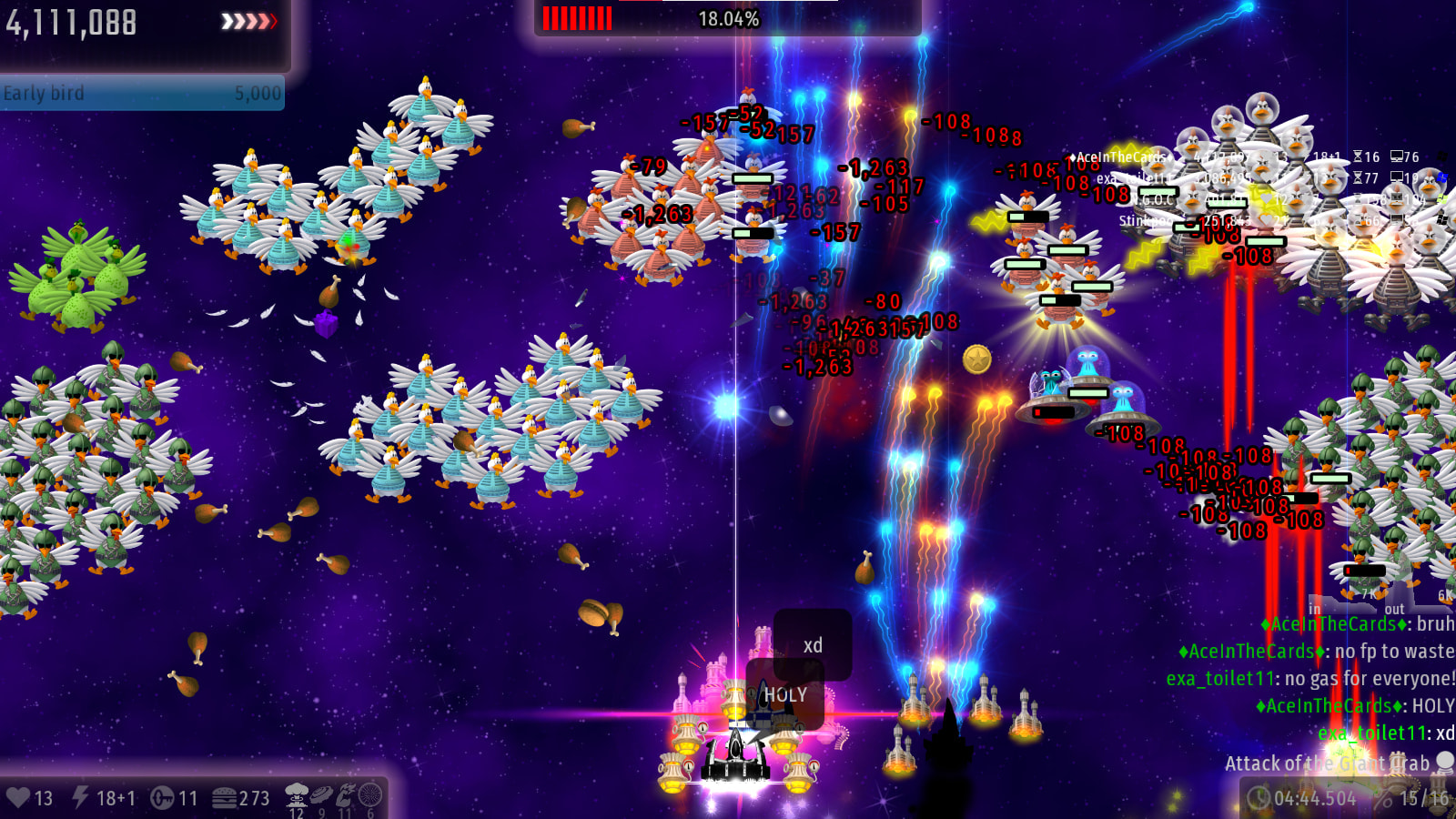Click the Attack of the Giant Crab label
This screenshot has width=1456, height=819.
point(1327,763)
